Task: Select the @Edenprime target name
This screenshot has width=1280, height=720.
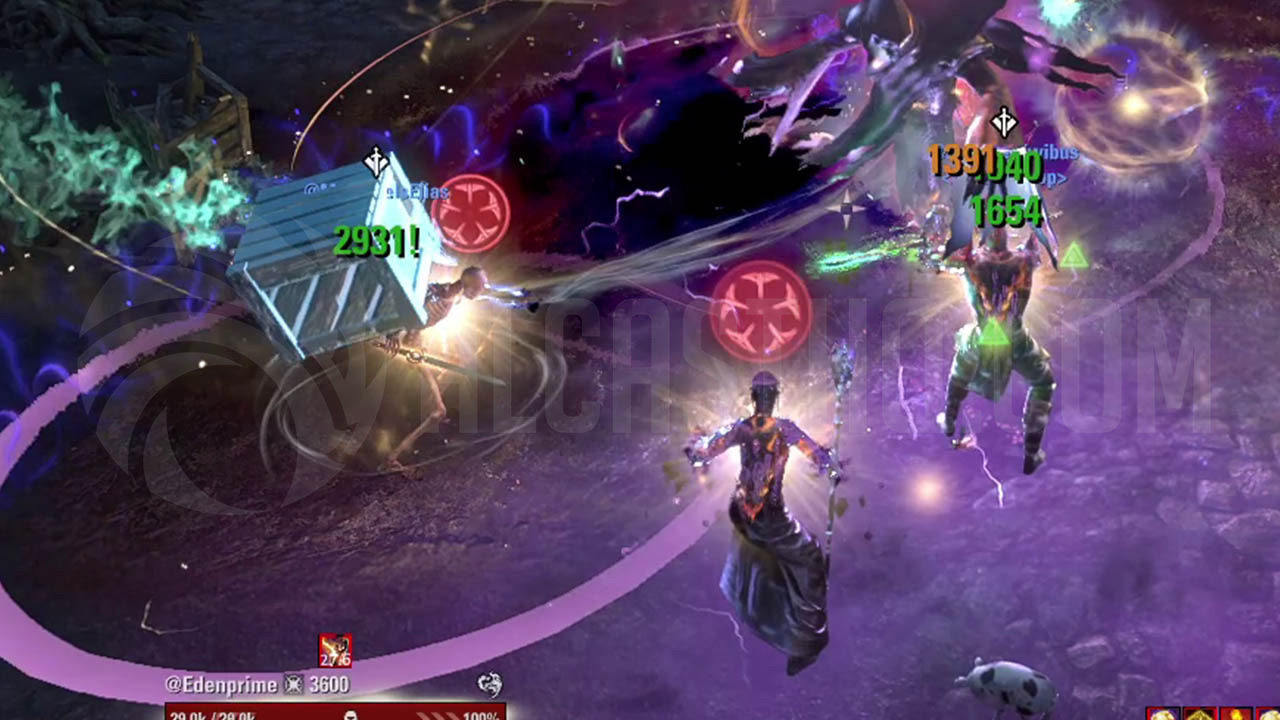Action: point(223,685)
